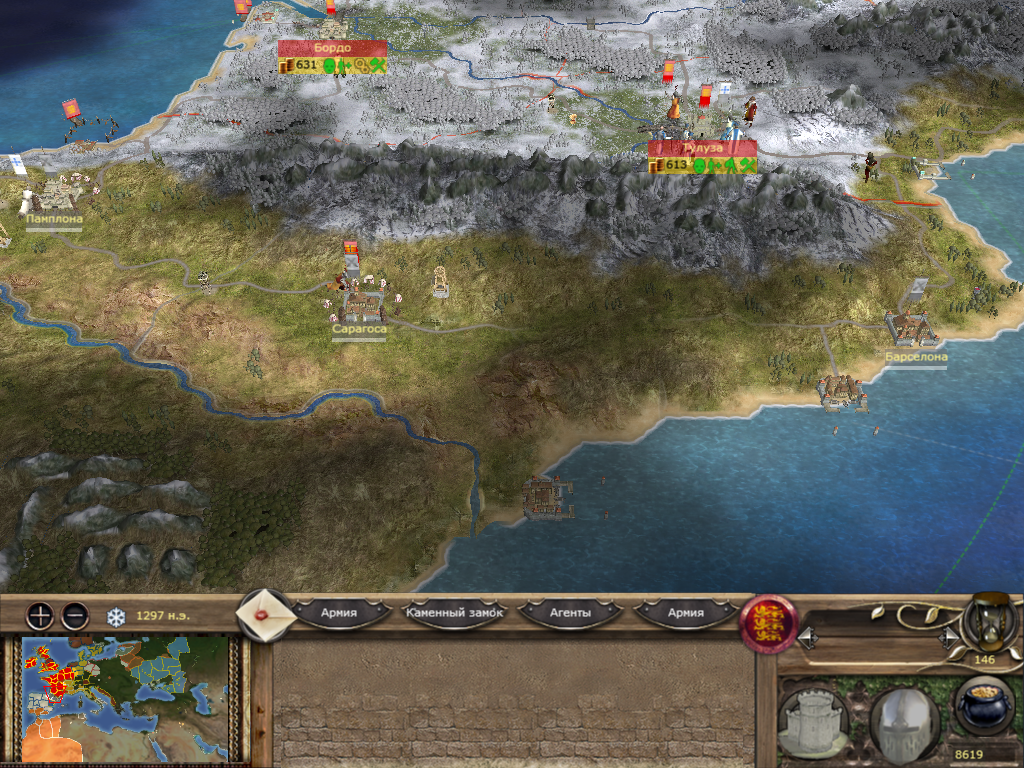This screenshot has width=1024, height=768.
Task: Click the minimap zoom-in plus button
Action: point(39,615)
